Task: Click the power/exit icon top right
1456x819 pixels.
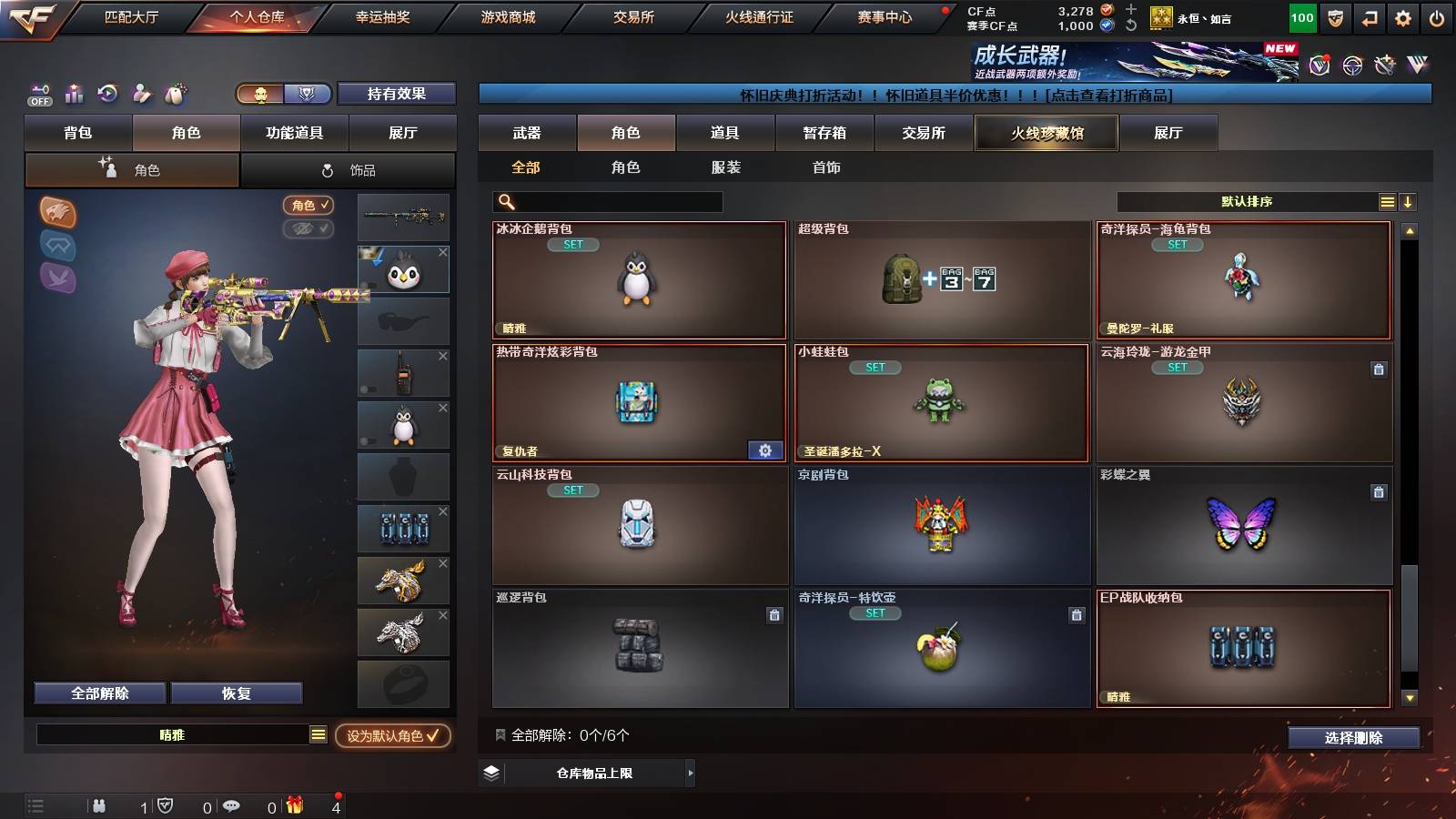Action: 1436,17
